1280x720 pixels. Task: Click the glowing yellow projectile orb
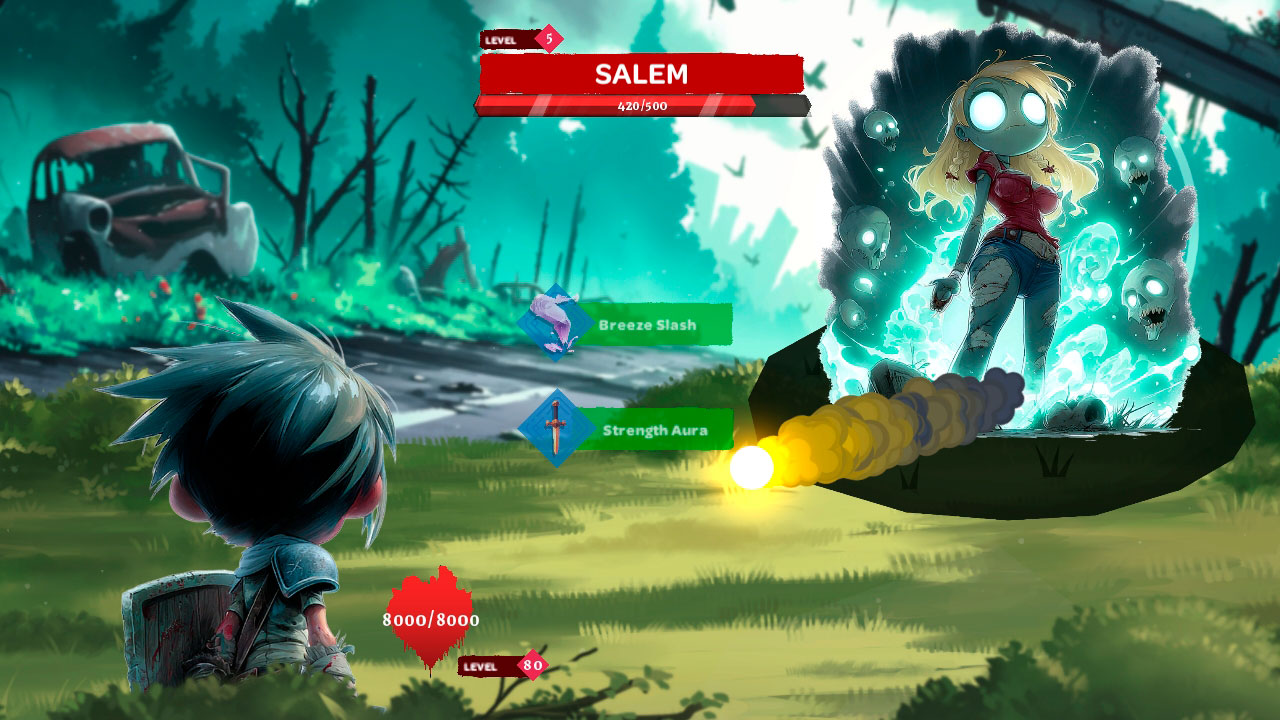[752, 464]
